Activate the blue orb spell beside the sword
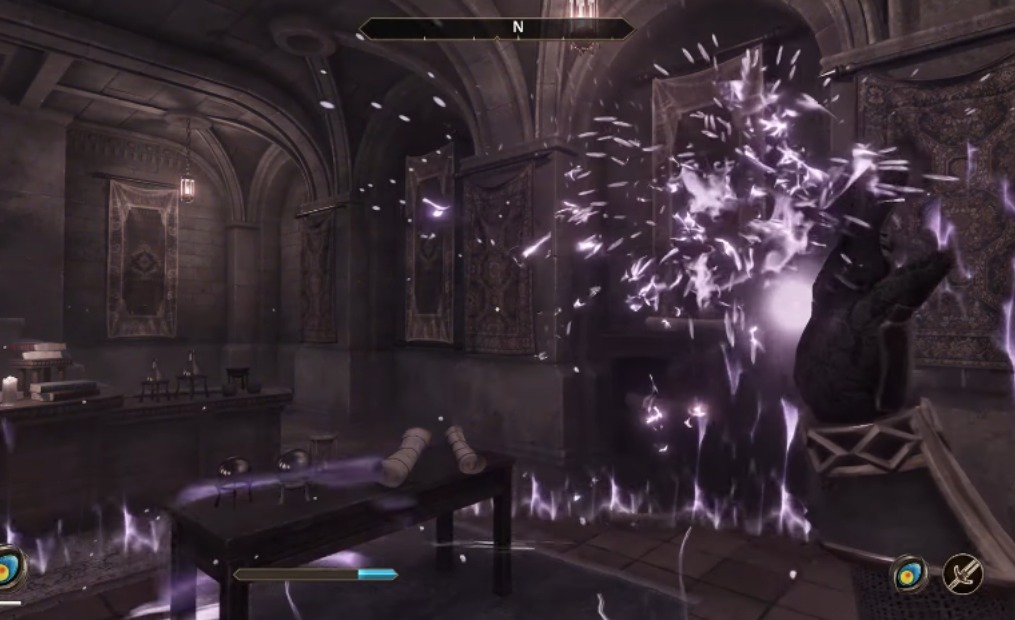This screenshot has width=1015, height=620. 909,574
